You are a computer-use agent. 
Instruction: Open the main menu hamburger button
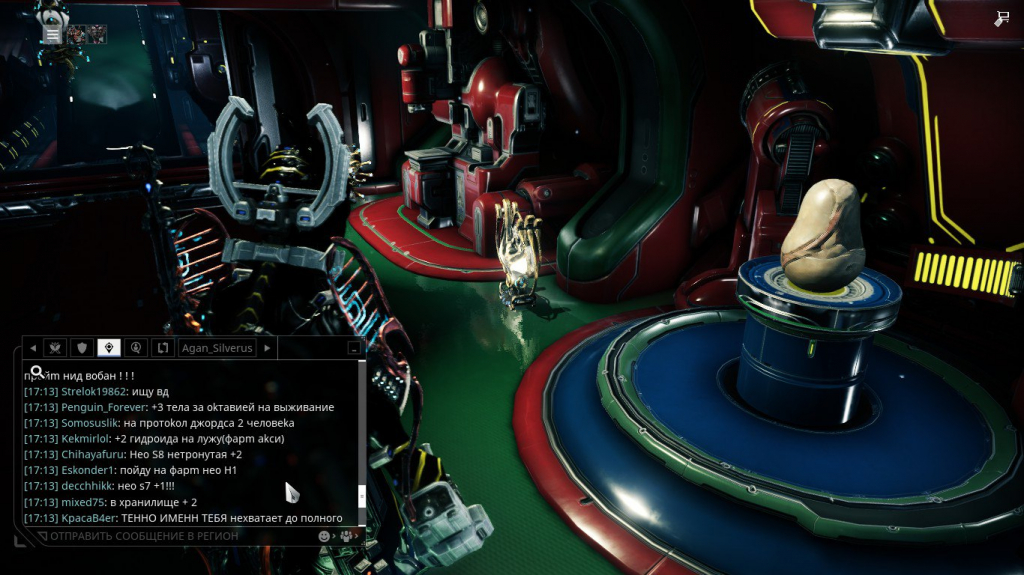(x=52, y=33)
